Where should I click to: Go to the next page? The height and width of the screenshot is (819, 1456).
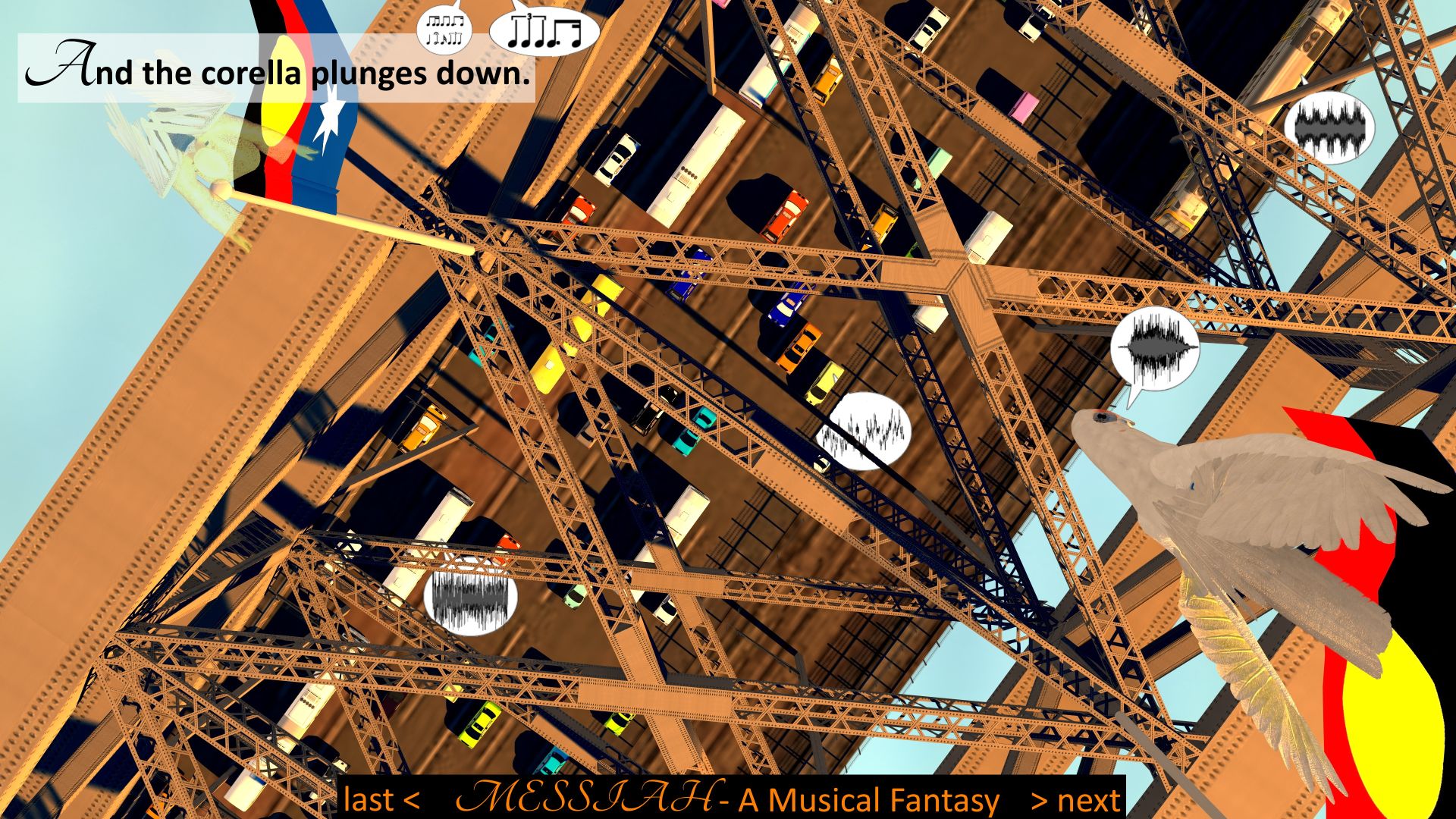tap(1076, 800)
